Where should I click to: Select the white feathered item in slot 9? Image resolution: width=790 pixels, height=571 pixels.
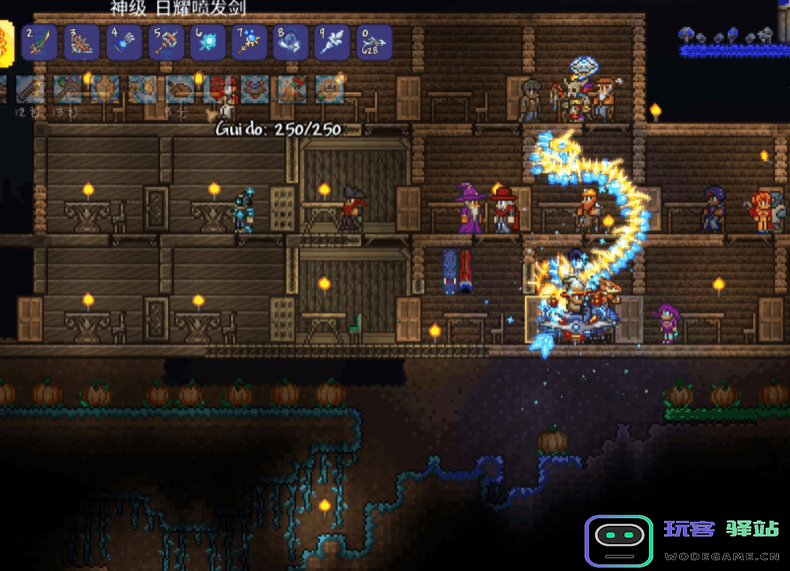(x=333, y=42)
